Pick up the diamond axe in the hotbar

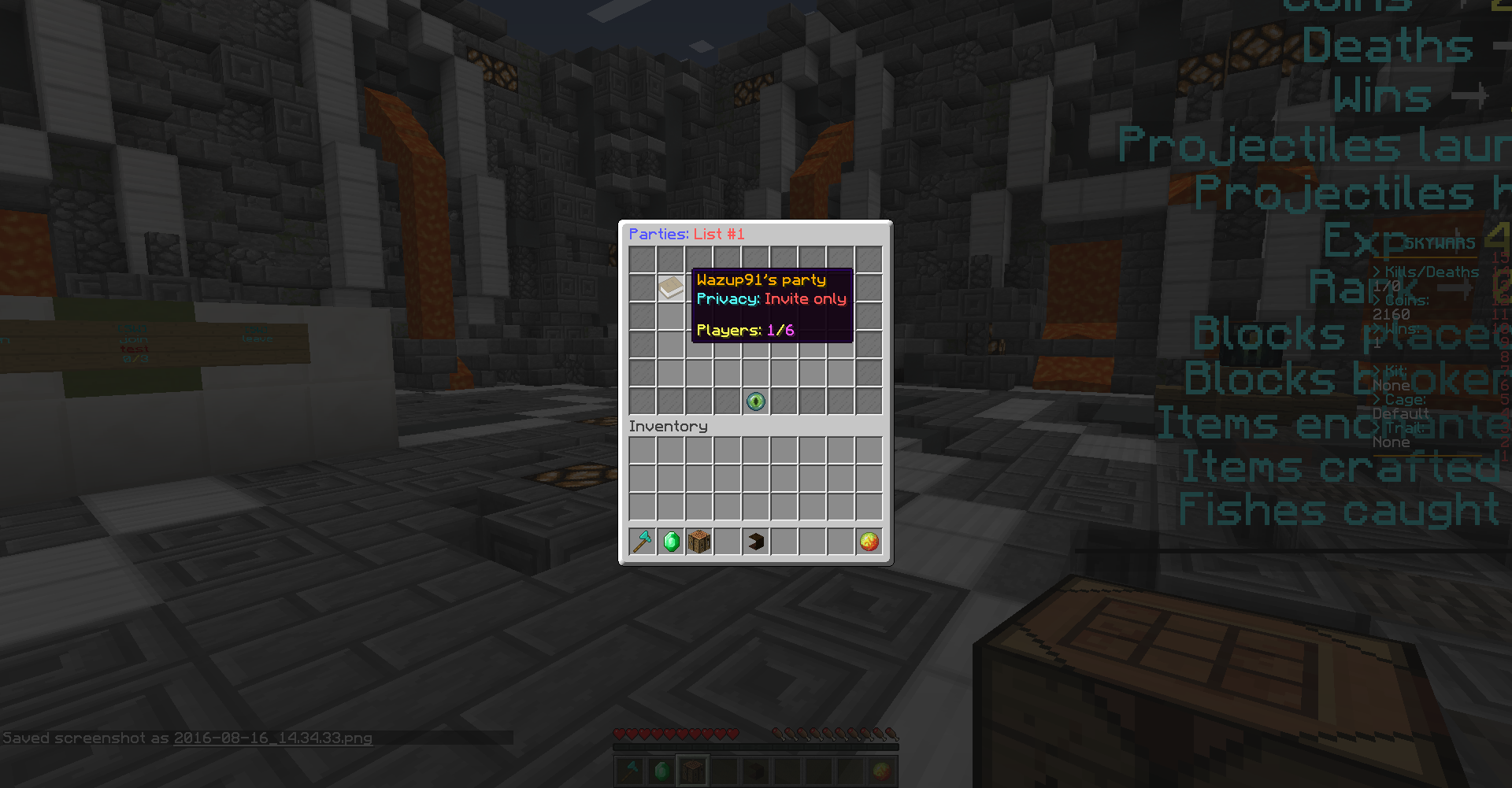click(643, 542)
